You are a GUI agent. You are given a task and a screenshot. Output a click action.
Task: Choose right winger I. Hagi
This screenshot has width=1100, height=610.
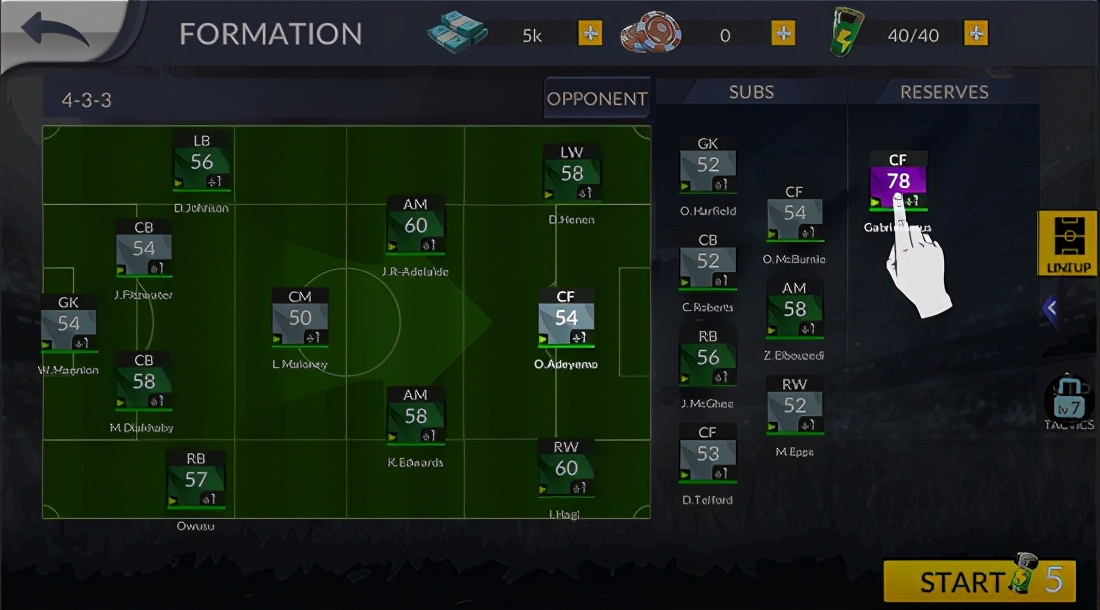[566, 468]
